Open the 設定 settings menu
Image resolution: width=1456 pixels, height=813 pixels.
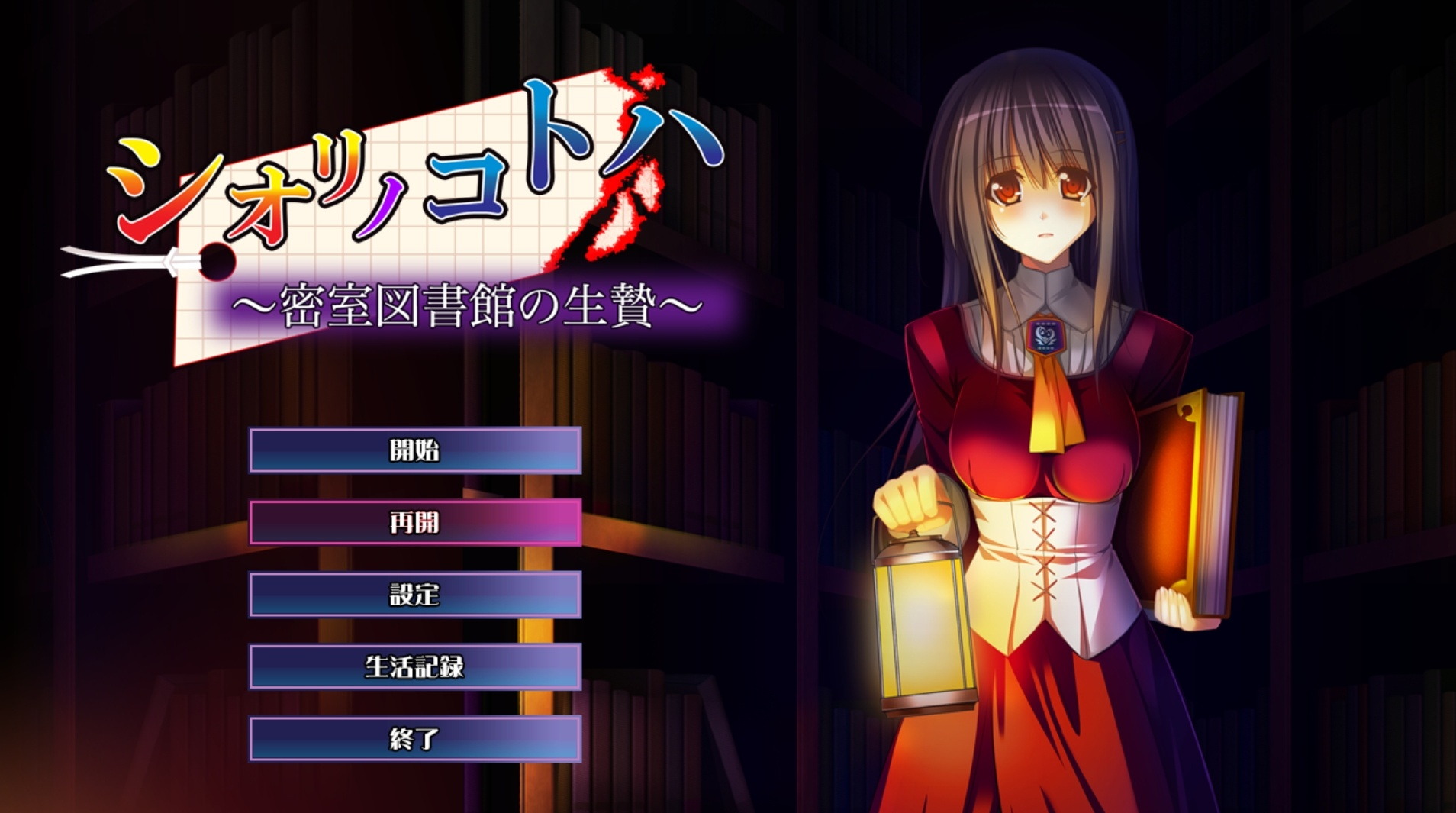pyautogui.click(x=415, y=594)
